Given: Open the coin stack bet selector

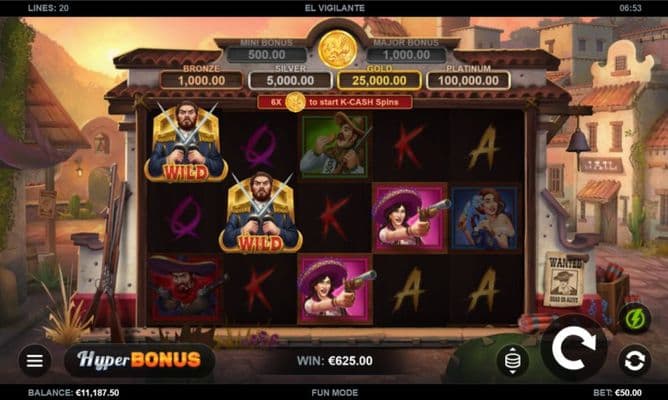Looking at the screenshot, I should [513, 360].
